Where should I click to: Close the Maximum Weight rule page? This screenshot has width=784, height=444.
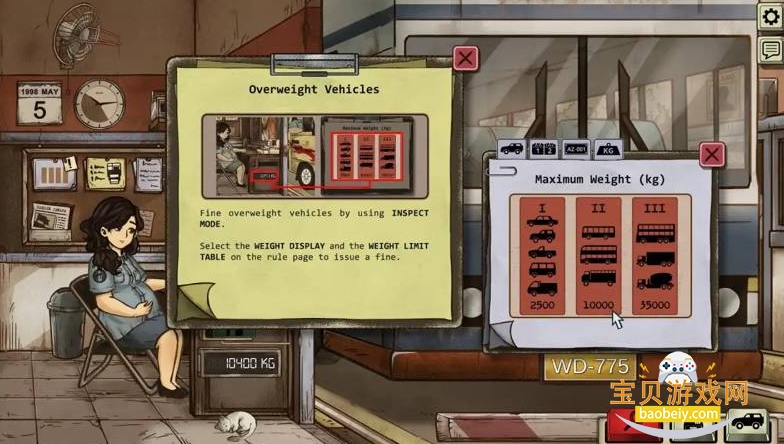coord(711,154)
